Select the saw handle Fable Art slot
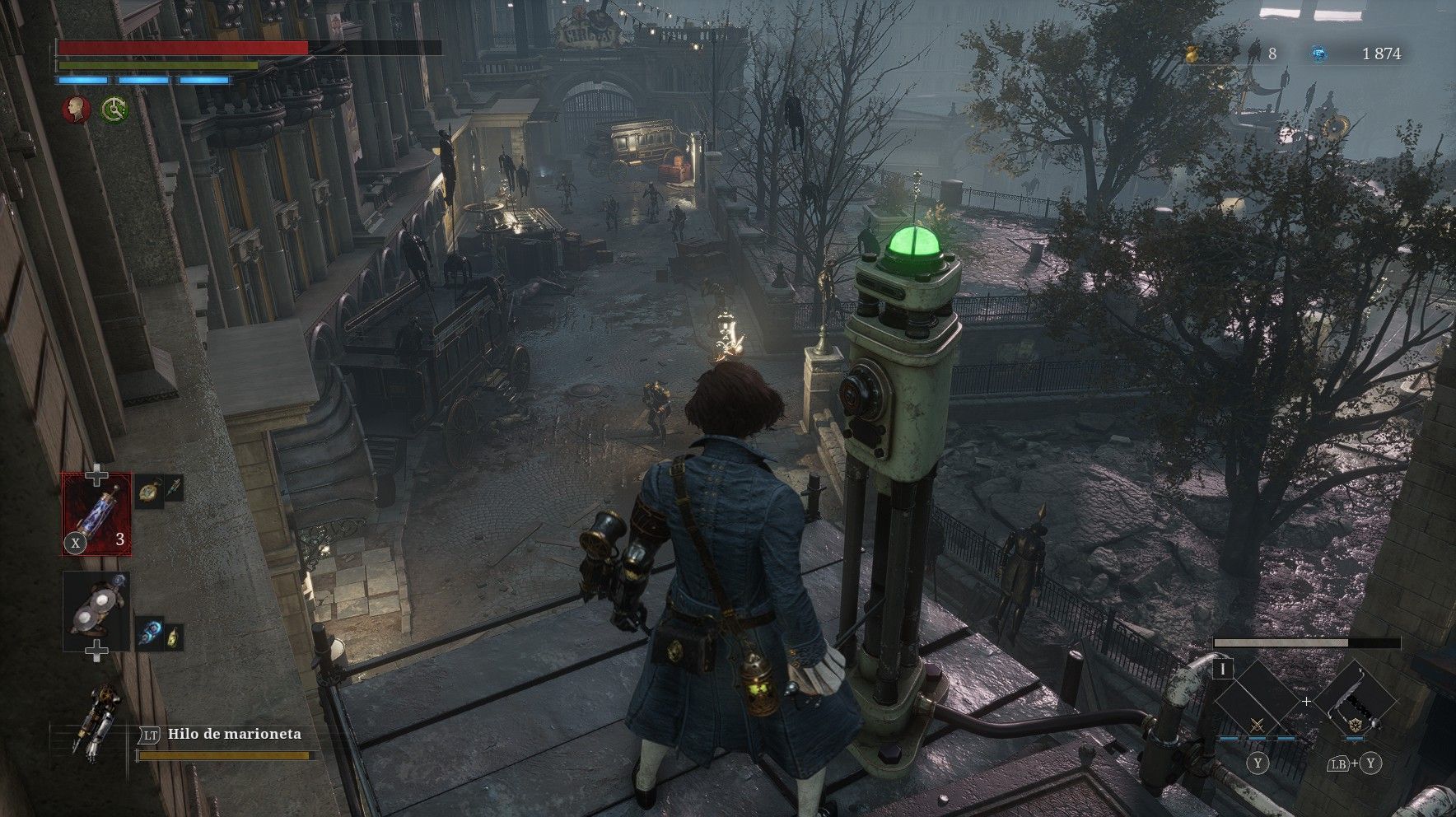1456x817 pixels. click(x=1355, y=703)
